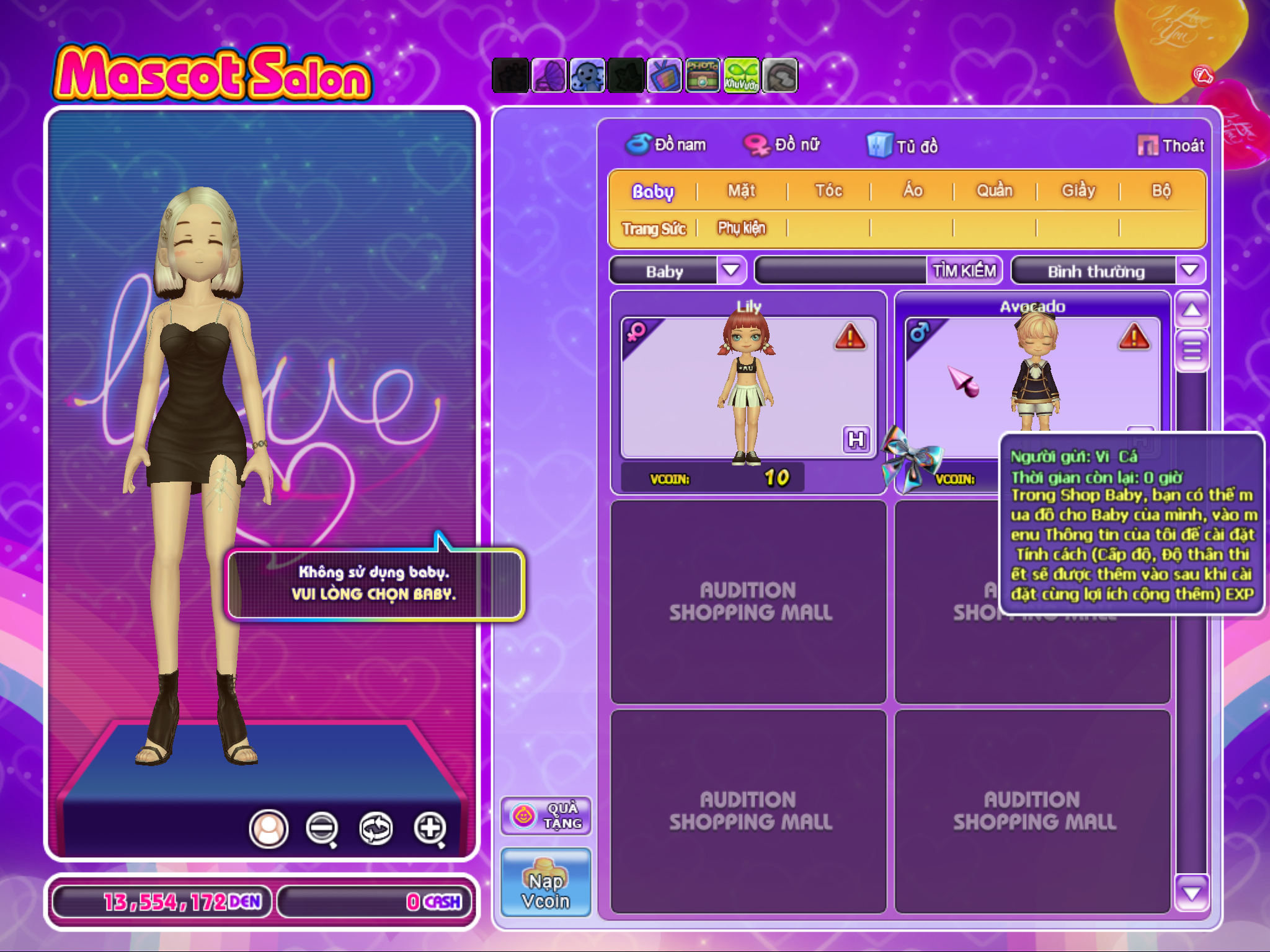
Task: Zoom in on the character preview
Action: pos(430,828)
